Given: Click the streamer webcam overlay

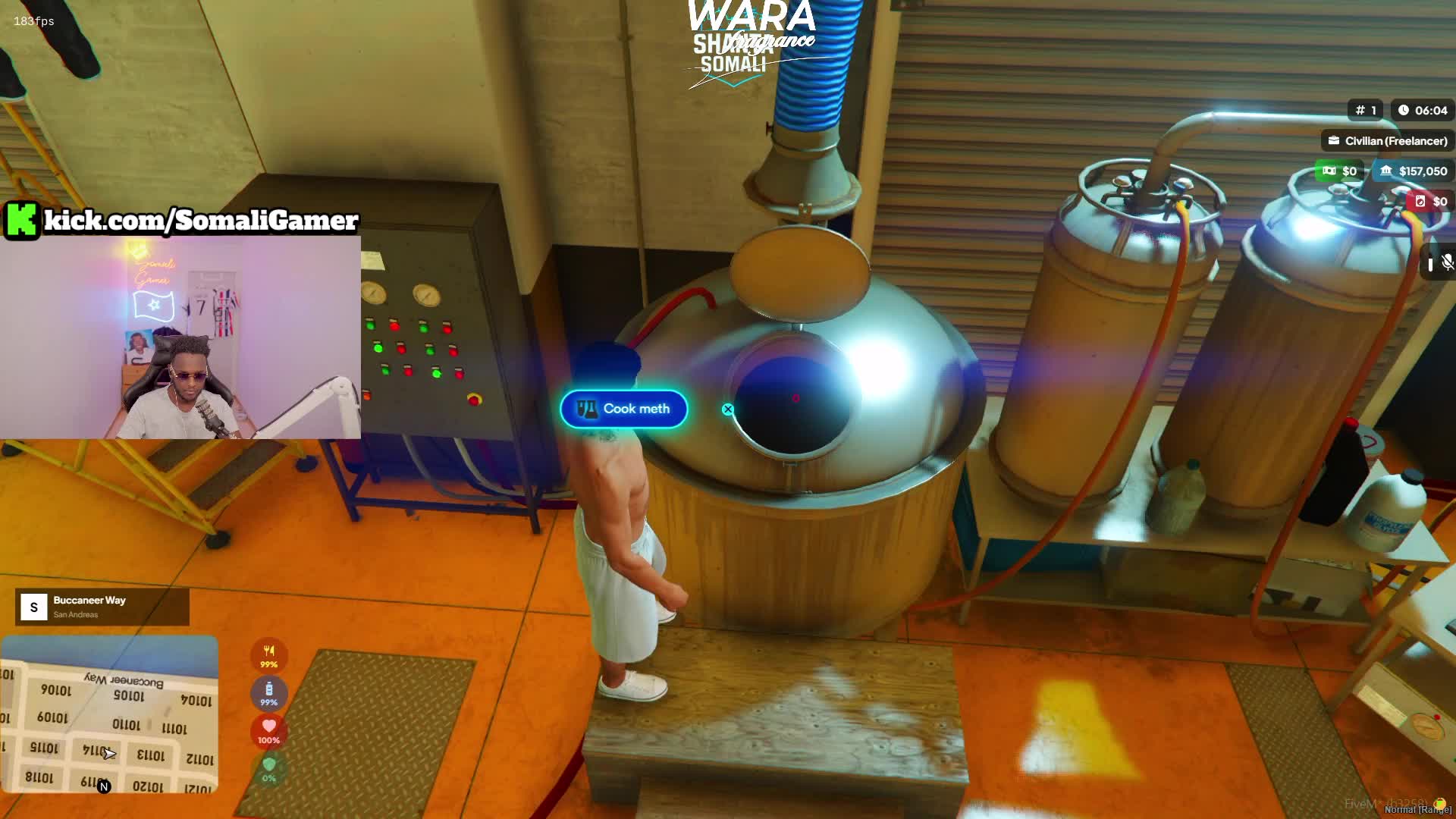Looking at the screenshot, I should pos(180,337).
